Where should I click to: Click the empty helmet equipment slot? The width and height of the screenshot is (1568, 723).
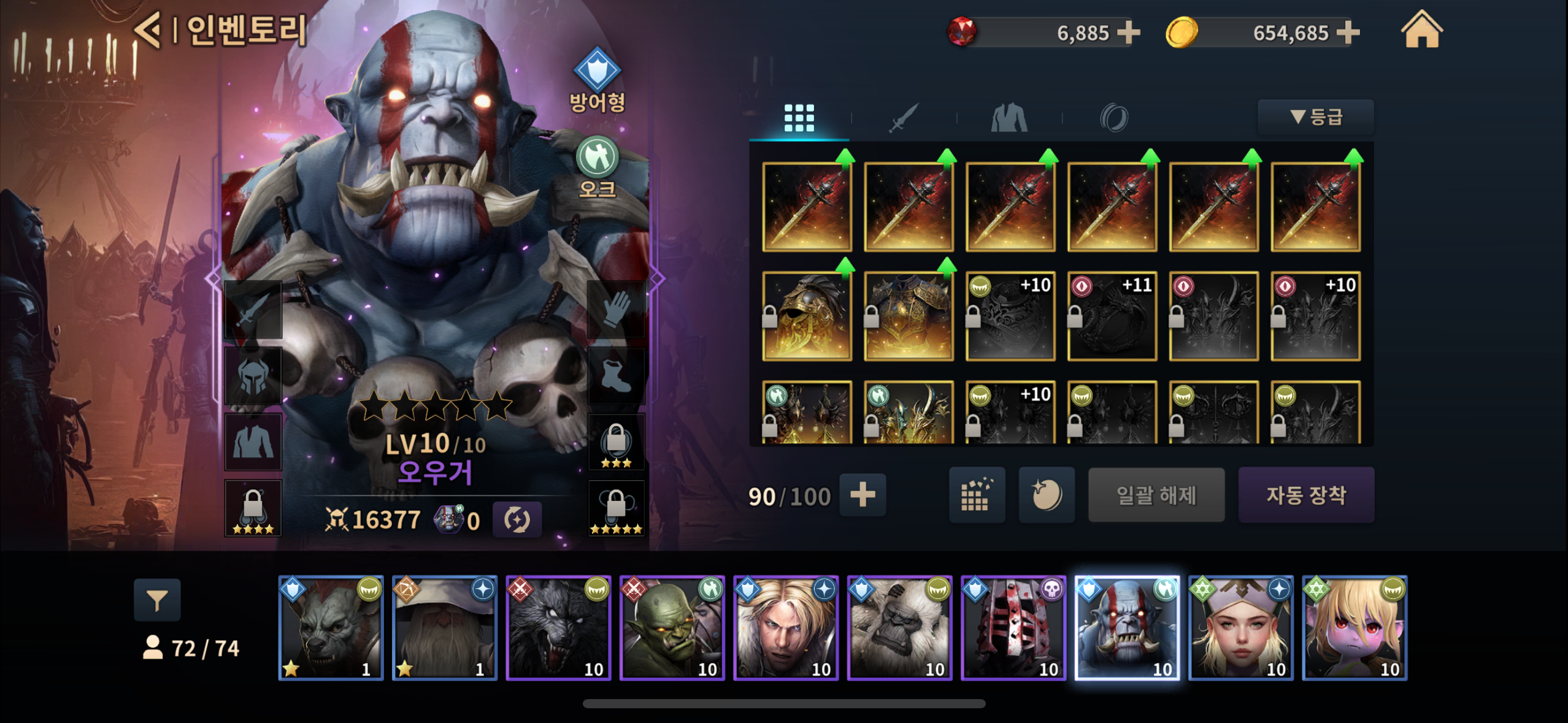click(253, 375)
